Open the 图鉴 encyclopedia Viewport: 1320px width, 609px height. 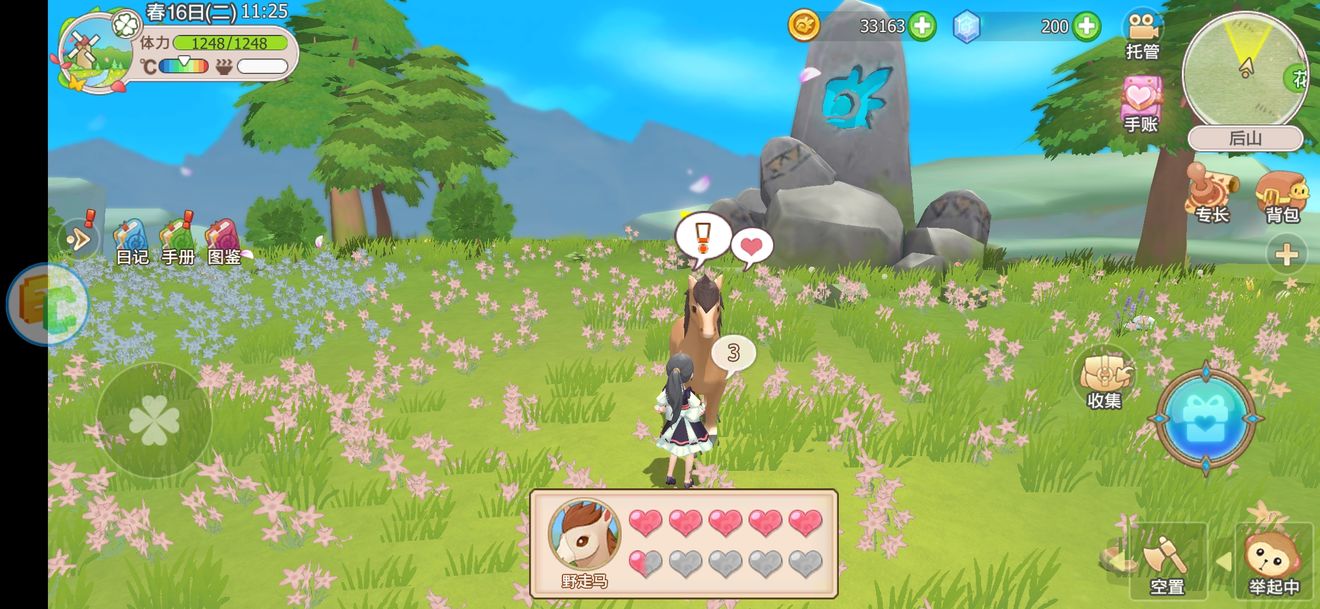(x=224, y=240)
